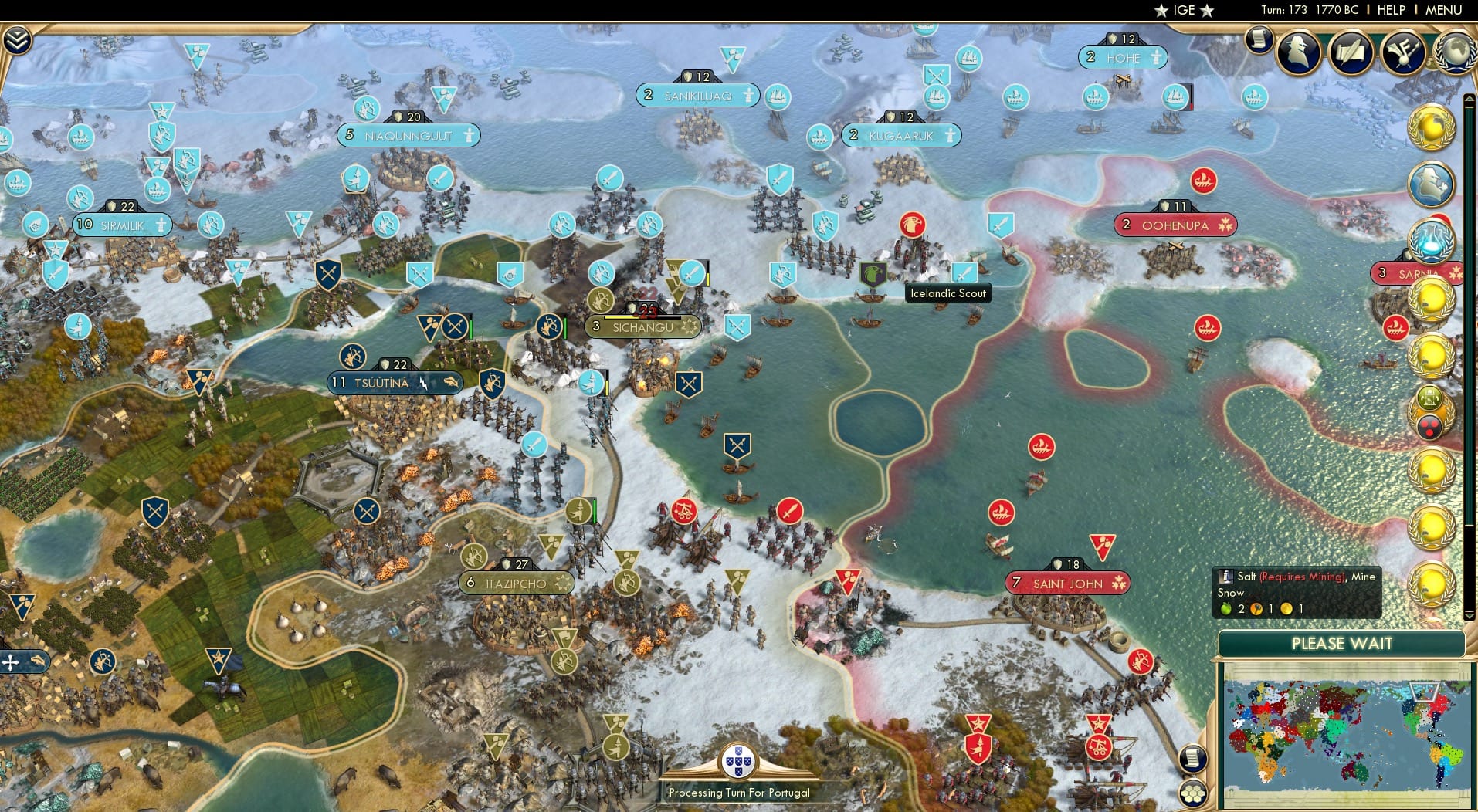This screenshot has width=1478, height=812.
Task: Open the Social Policies quill icon
Action: 1350,51
